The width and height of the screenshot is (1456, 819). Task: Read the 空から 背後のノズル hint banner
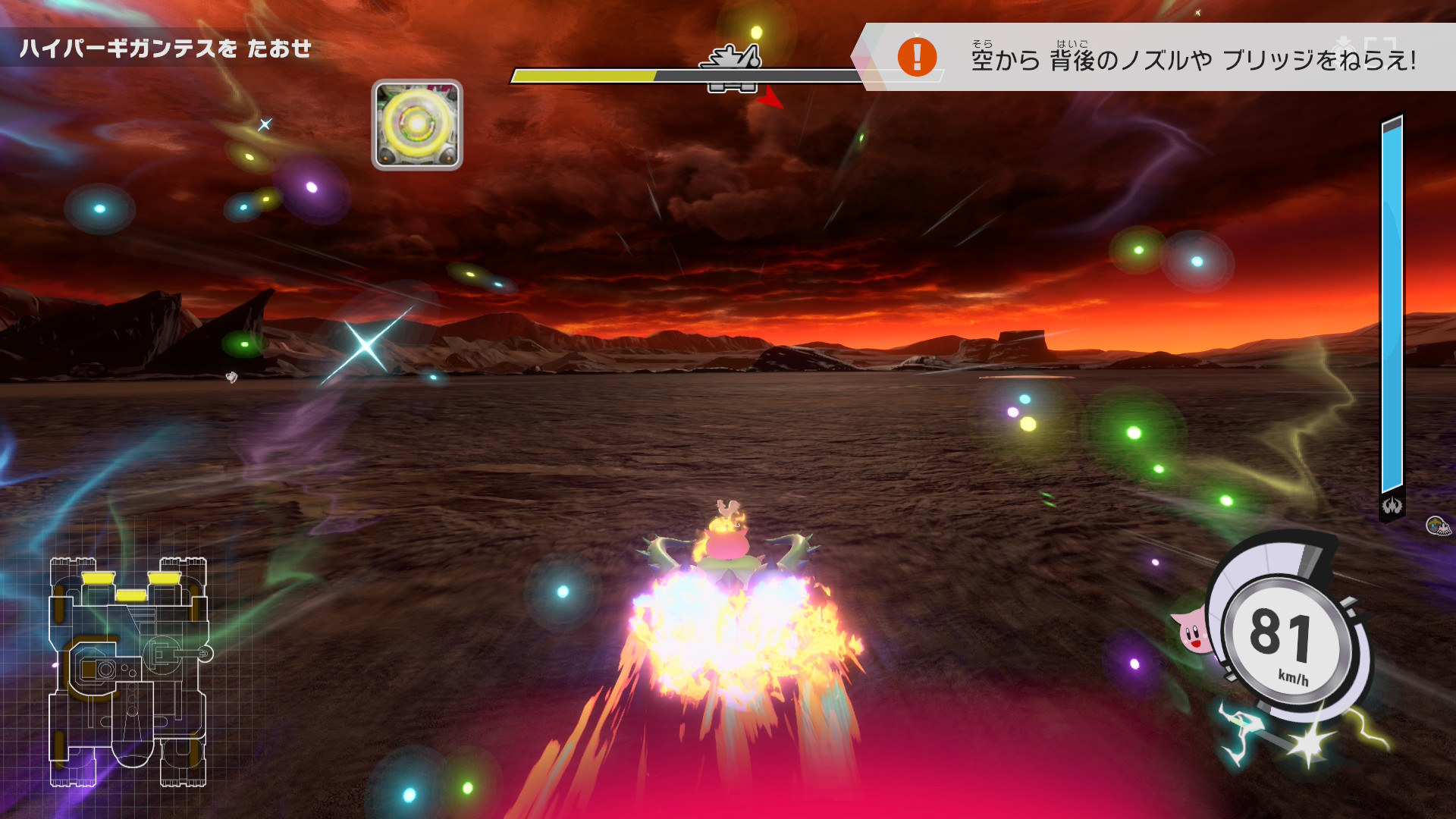point(1193,59)
